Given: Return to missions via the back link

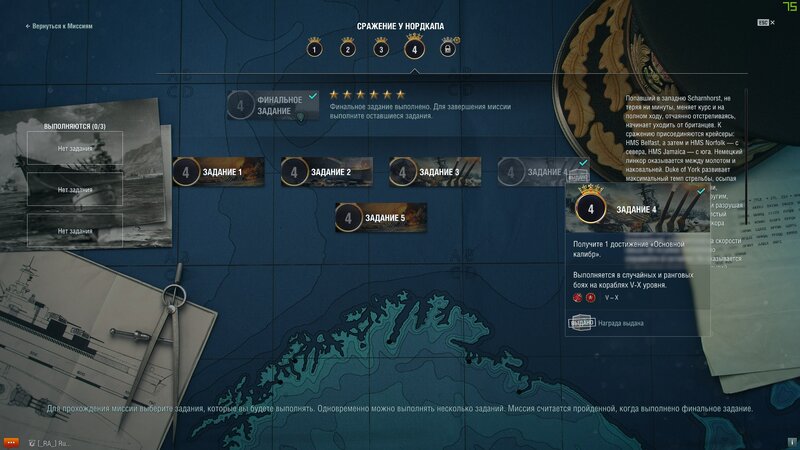Looking at the screenshot, I should tap(59, 26).
